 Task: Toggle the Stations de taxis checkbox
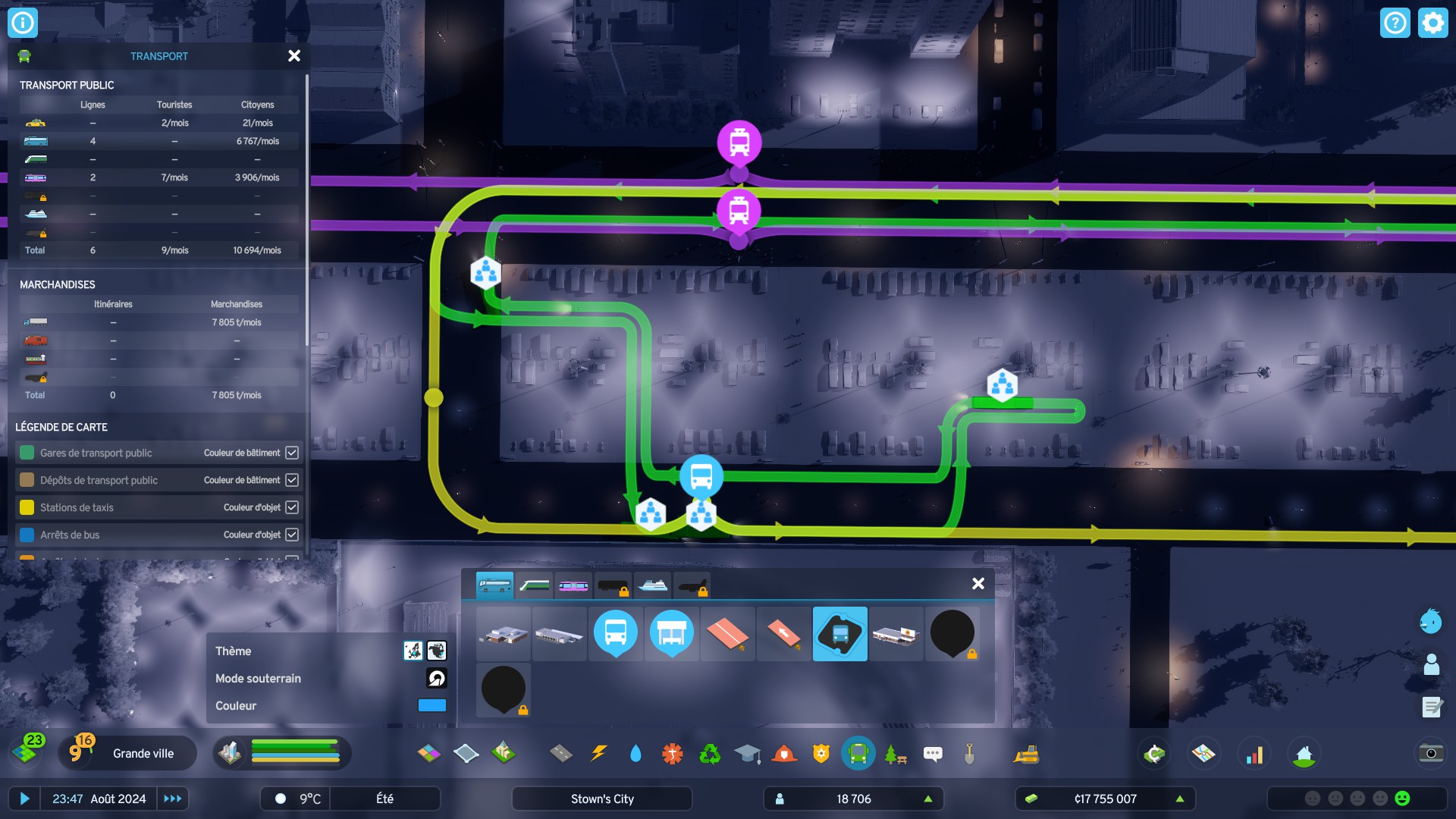(291, 507)
